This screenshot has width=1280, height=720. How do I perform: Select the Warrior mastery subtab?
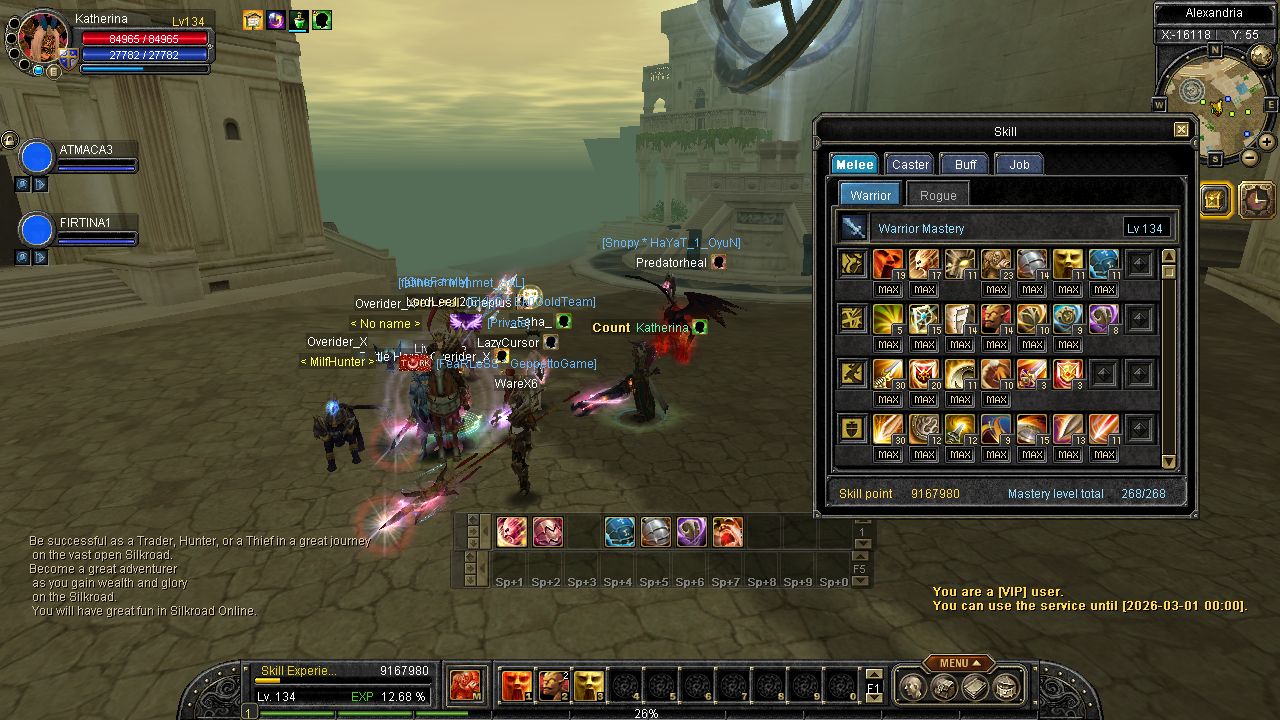click(x=870, y=196)
